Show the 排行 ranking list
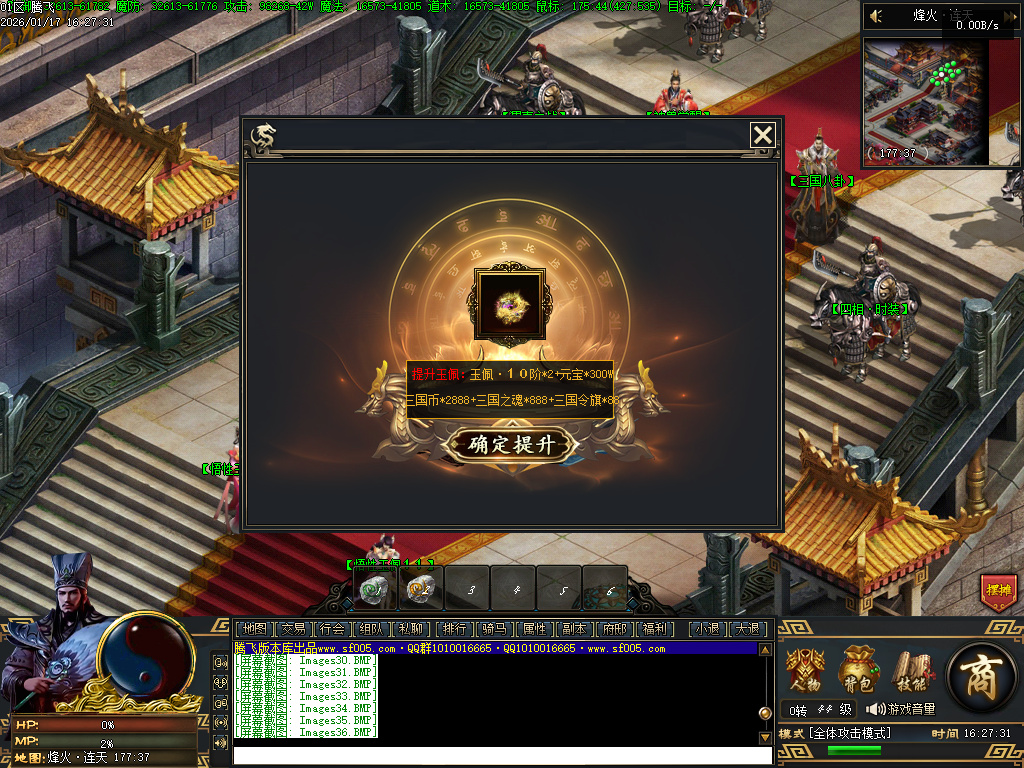Image resolution: width=1024 pixels, height=768 pixels. click(454, 629)
